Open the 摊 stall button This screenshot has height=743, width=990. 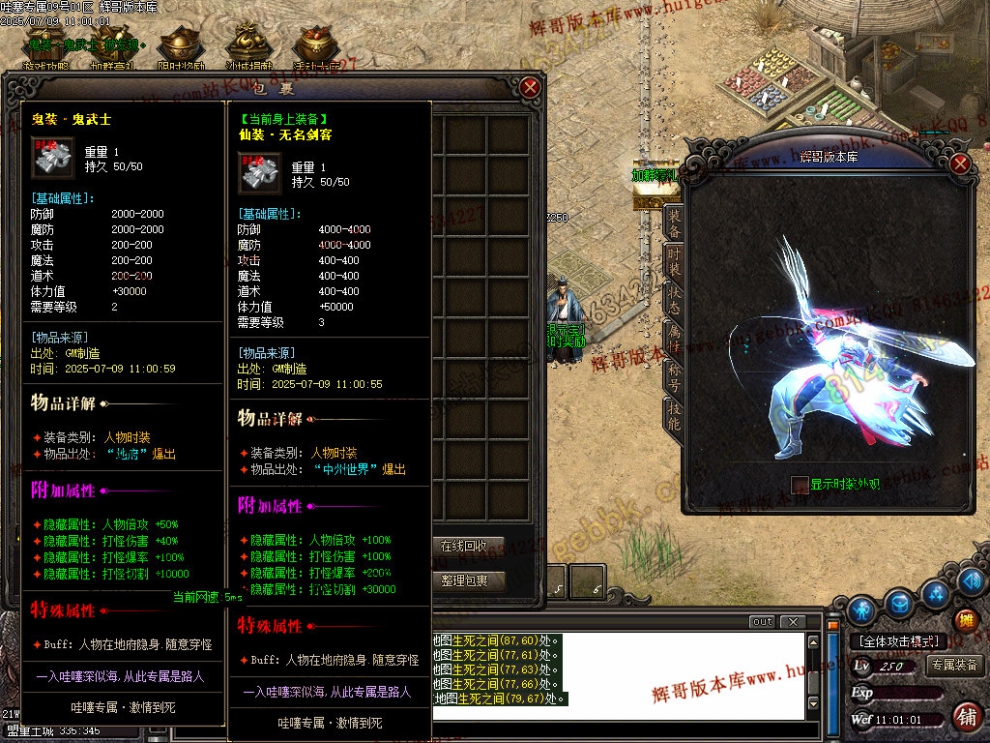(x=965, y=620)
